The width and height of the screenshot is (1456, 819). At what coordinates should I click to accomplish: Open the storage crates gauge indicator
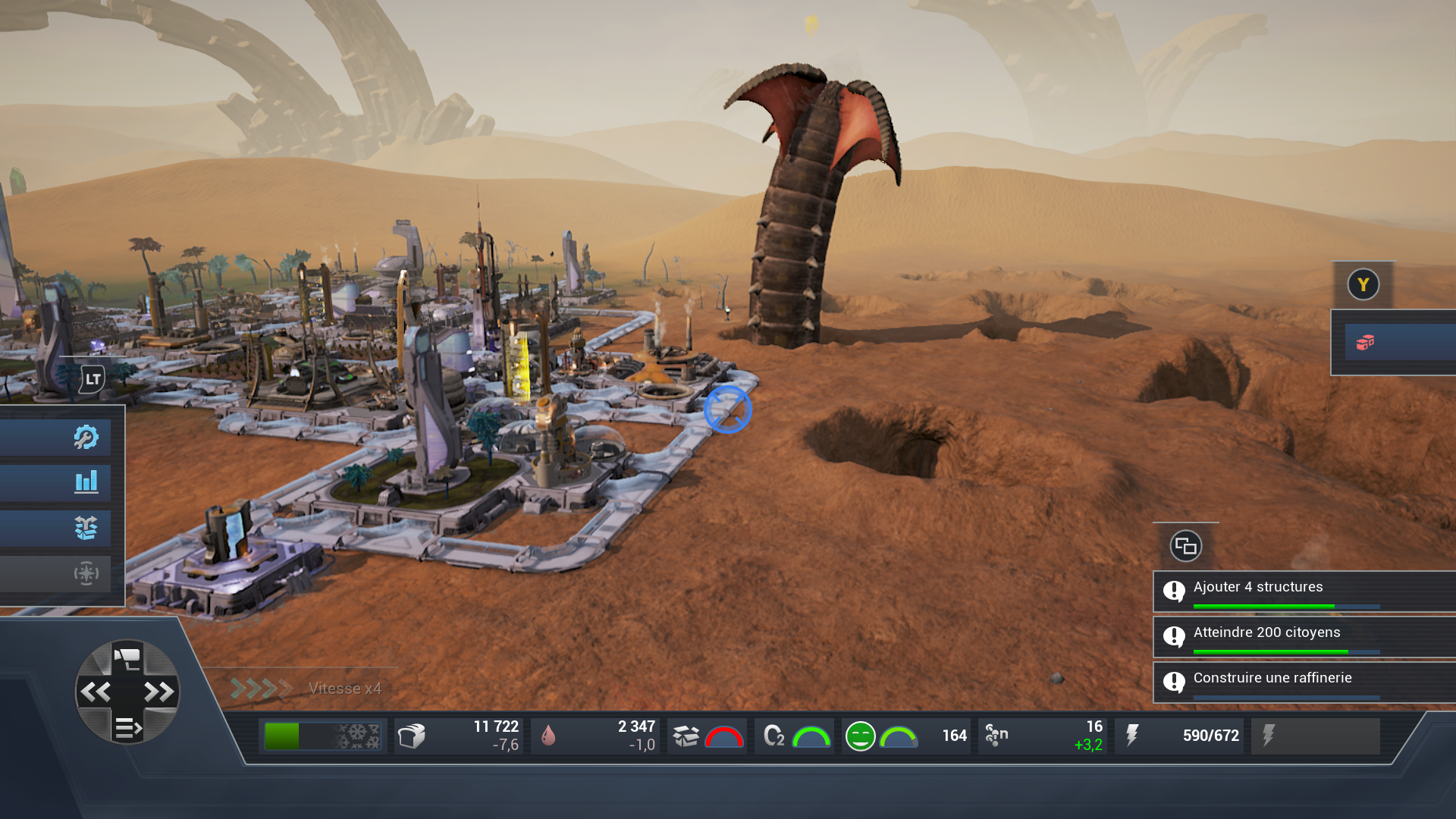point(707,736)
